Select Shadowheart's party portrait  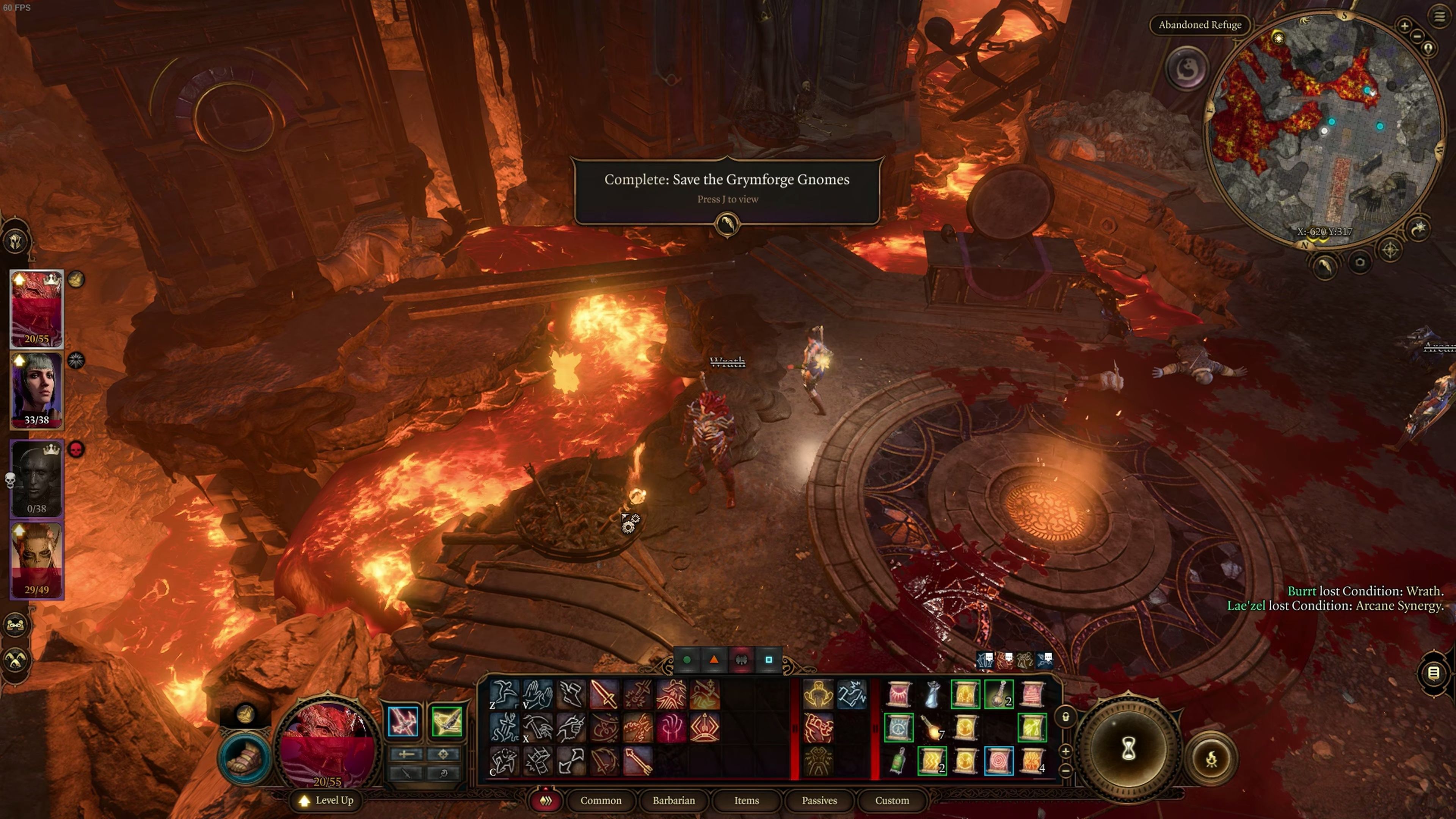click(x=37, y=390)
